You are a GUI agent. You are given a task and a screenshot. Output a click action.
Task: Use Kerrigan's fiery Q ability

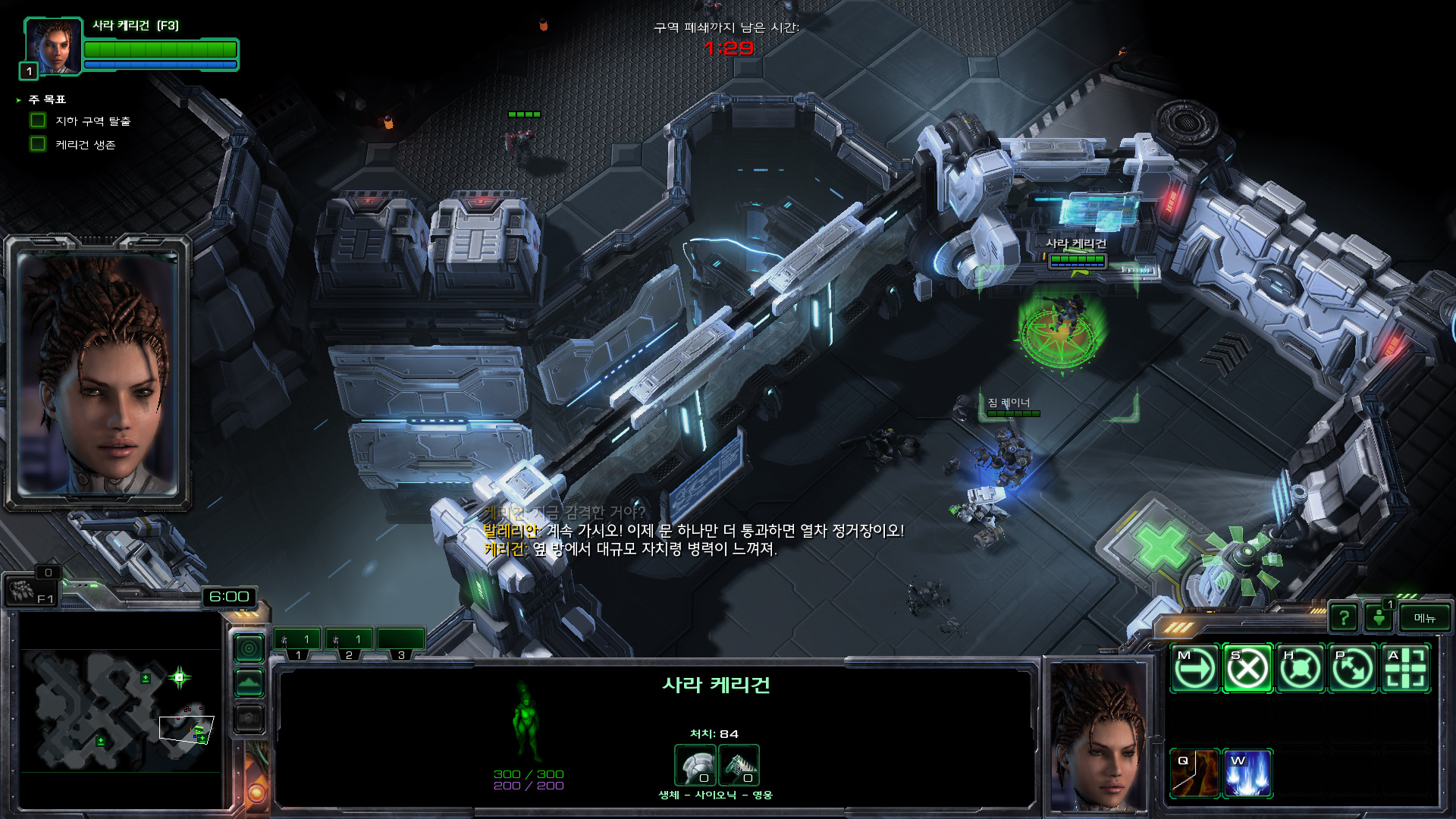click(1194, 773)
